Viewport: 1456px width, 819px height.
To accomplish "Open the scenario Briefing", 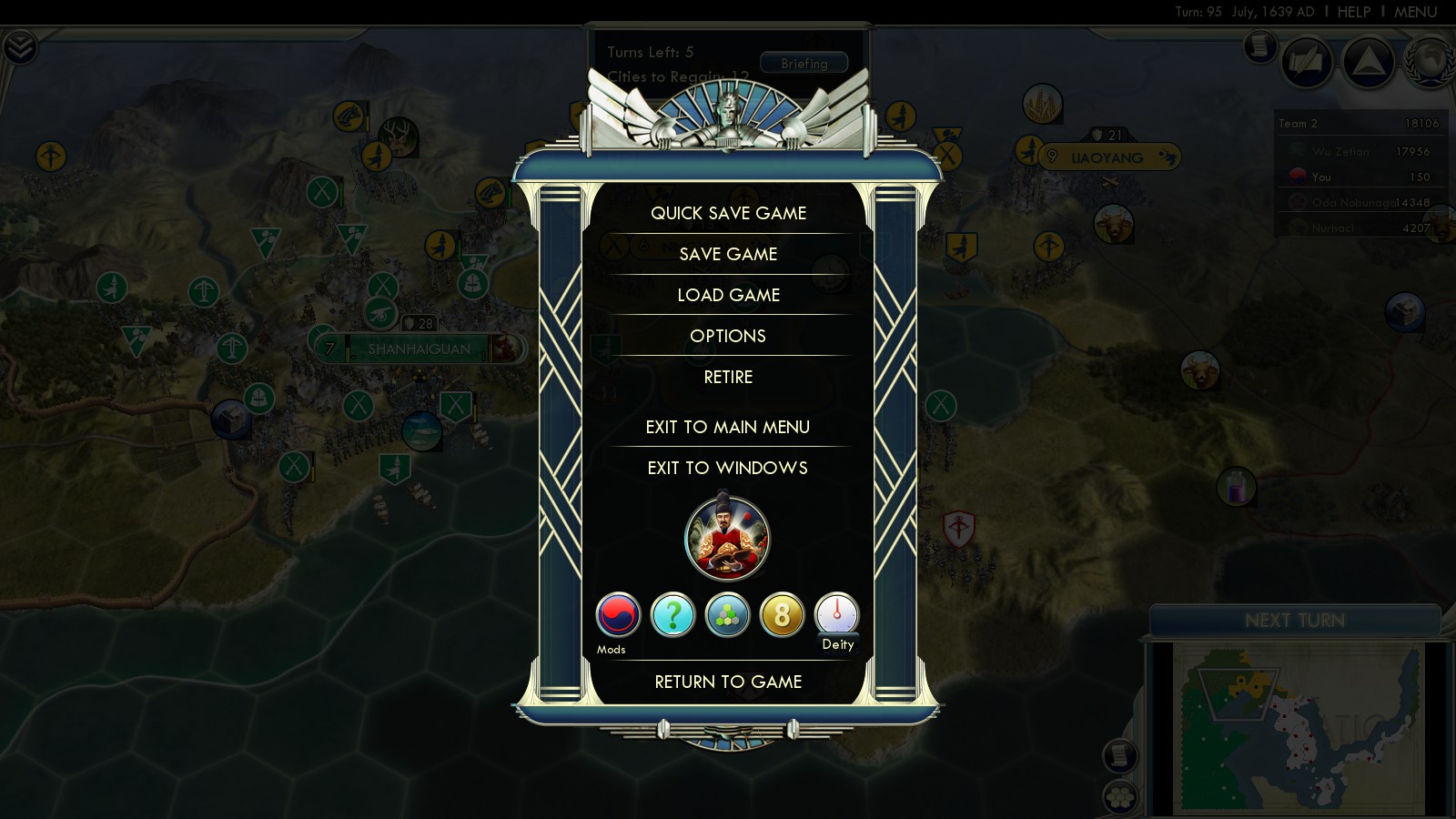I will tap(804, 64).
